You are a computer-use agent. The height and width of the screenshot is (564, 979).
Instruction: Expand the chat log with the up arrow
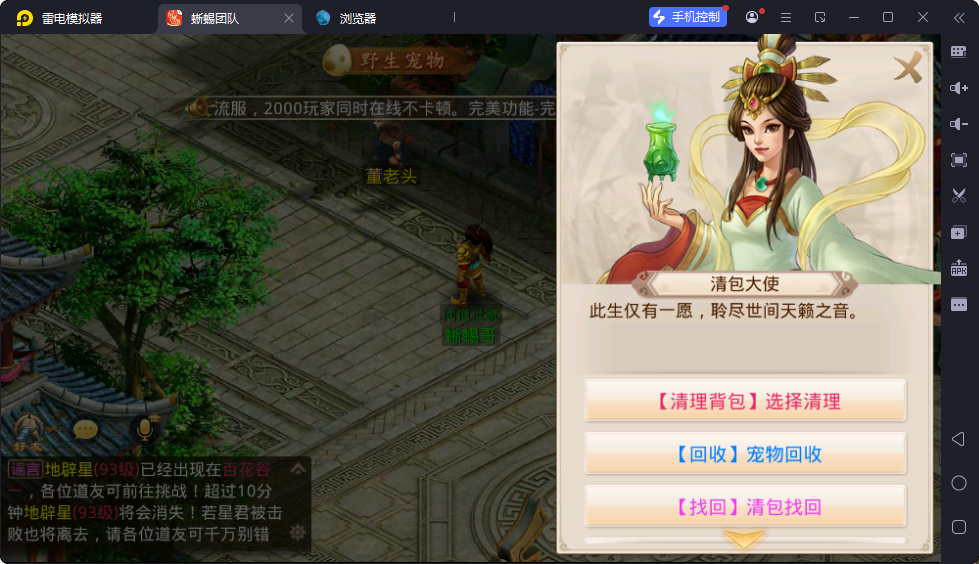pyautogui.click(x=298, y=468)
